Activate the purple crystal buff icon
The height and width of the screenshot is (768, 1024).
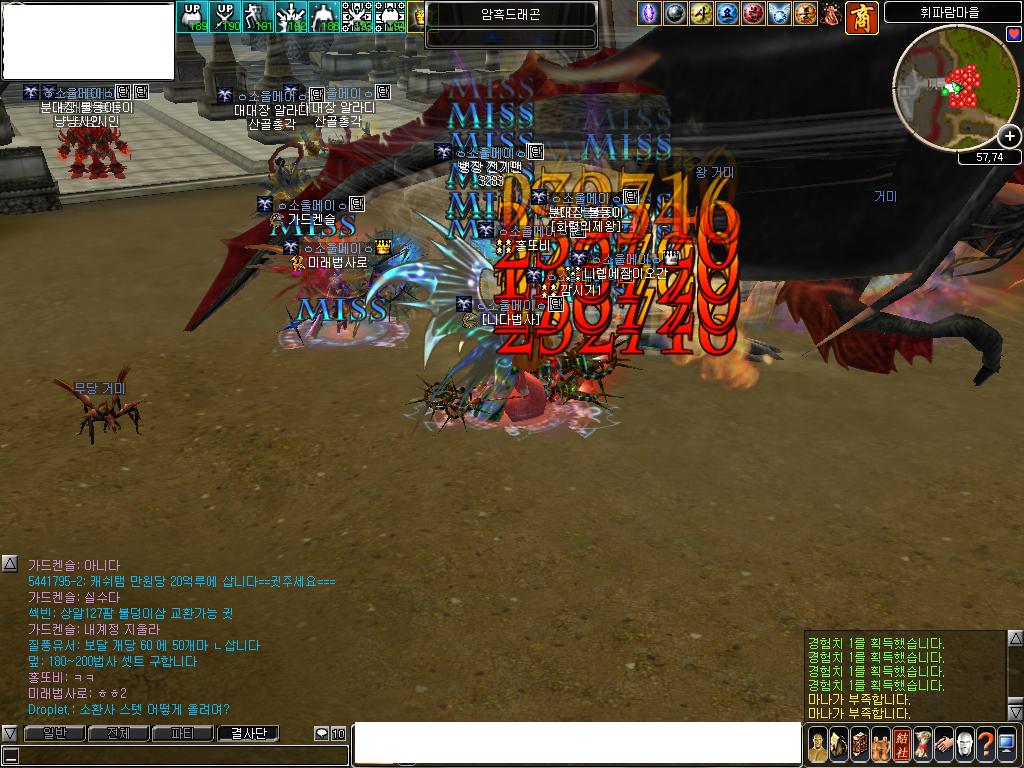[650, 14]
